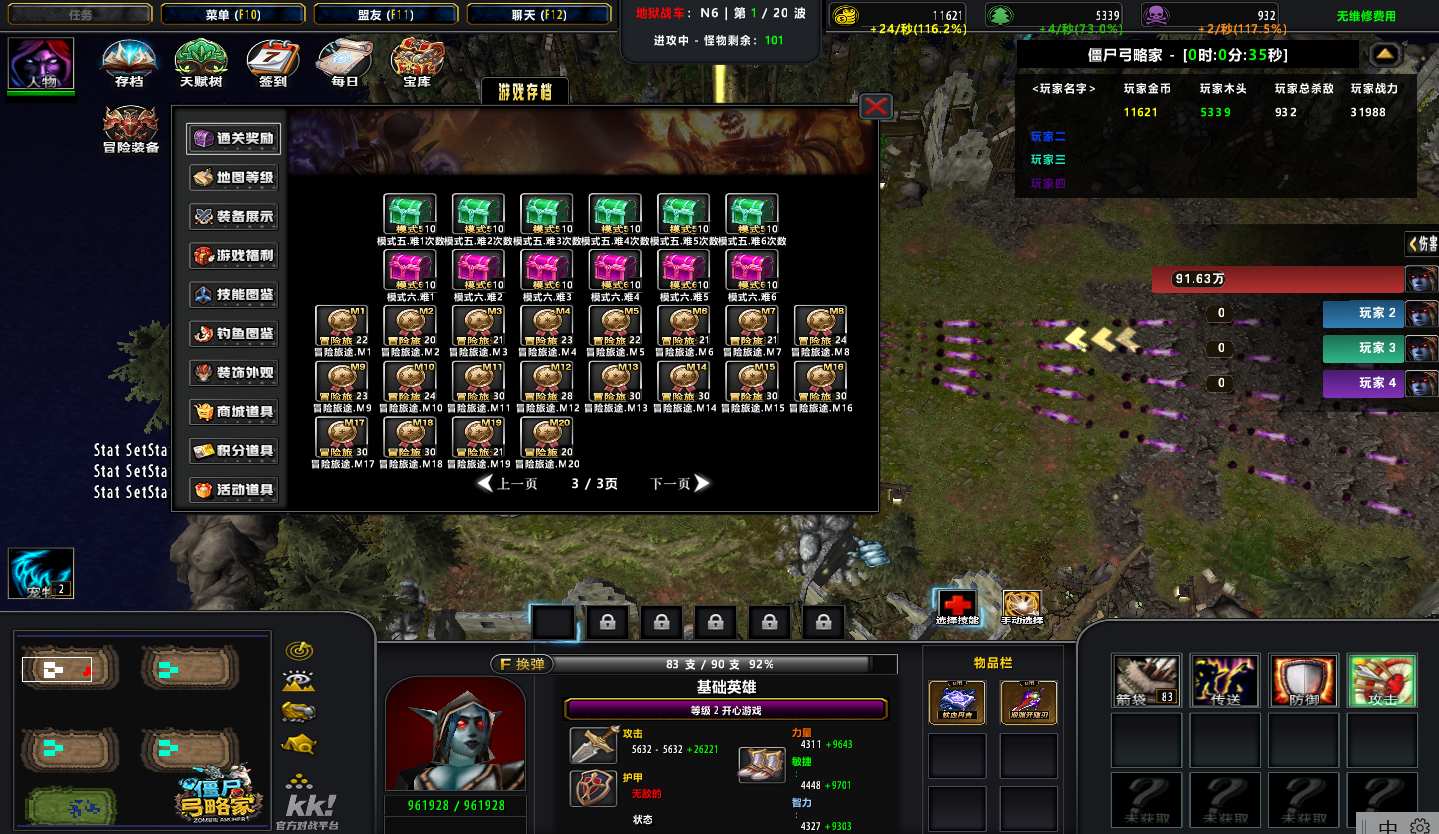Switch to the 地图等级 category
The height and width of the screenshot is (834, 1439).
(233, 178)
